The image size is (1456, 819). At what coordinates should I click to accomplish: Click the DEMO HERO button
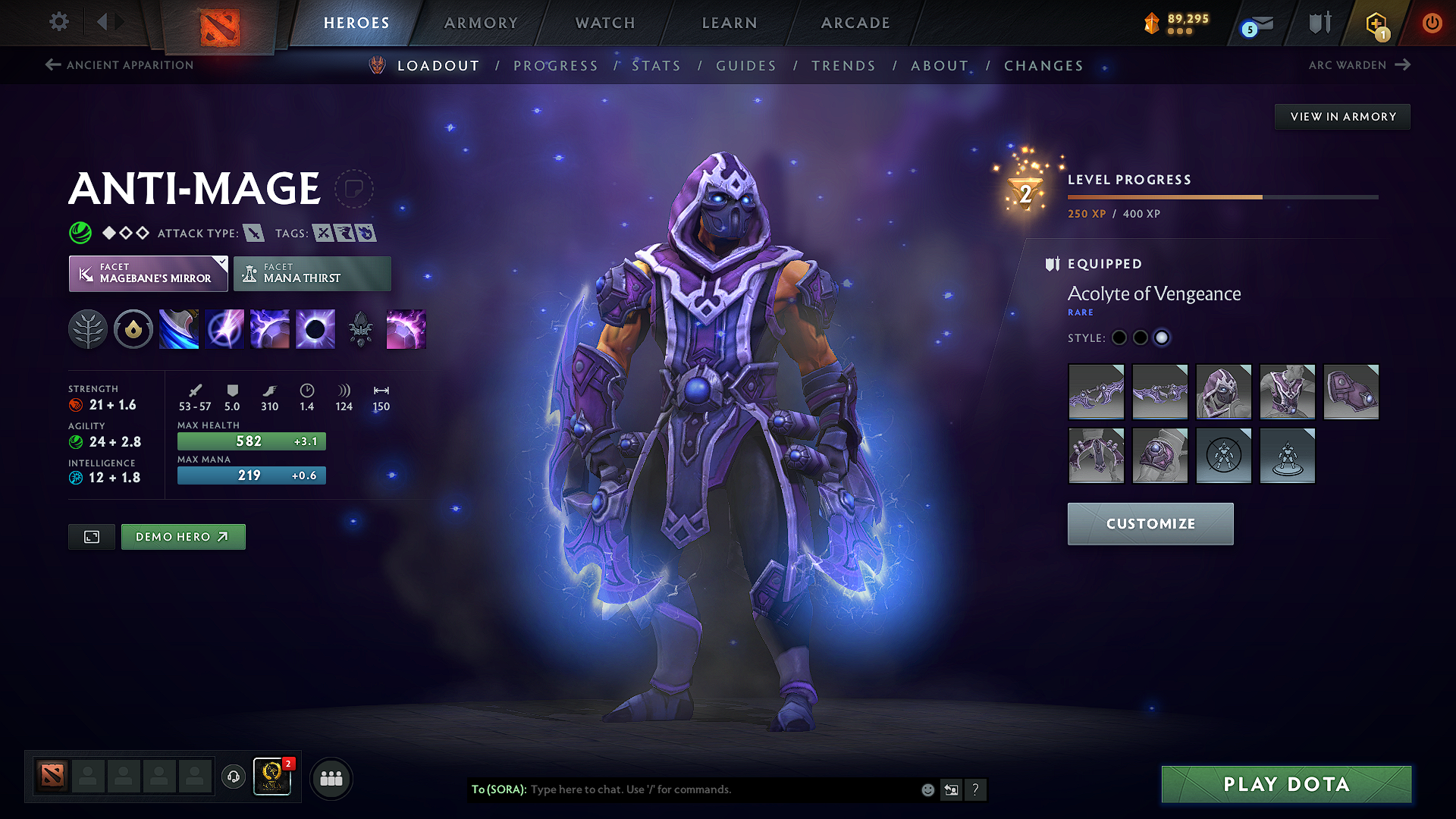[183, 536]
